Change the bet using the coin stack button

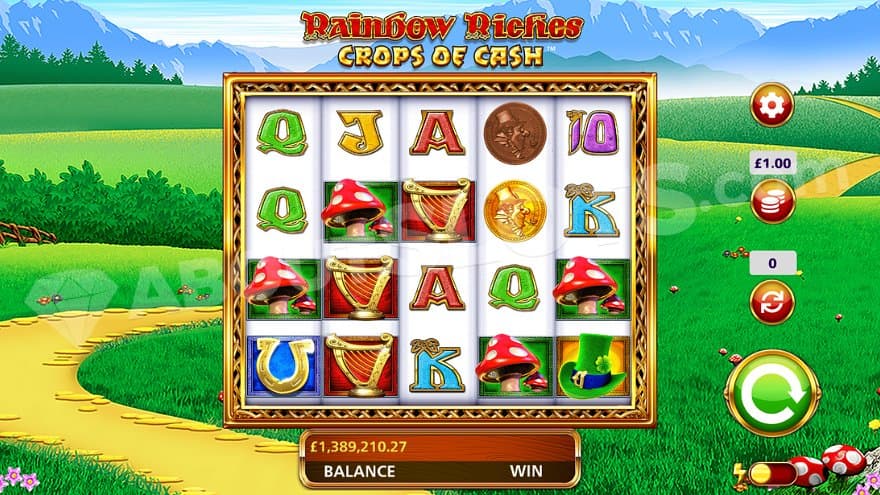[772, 201]
